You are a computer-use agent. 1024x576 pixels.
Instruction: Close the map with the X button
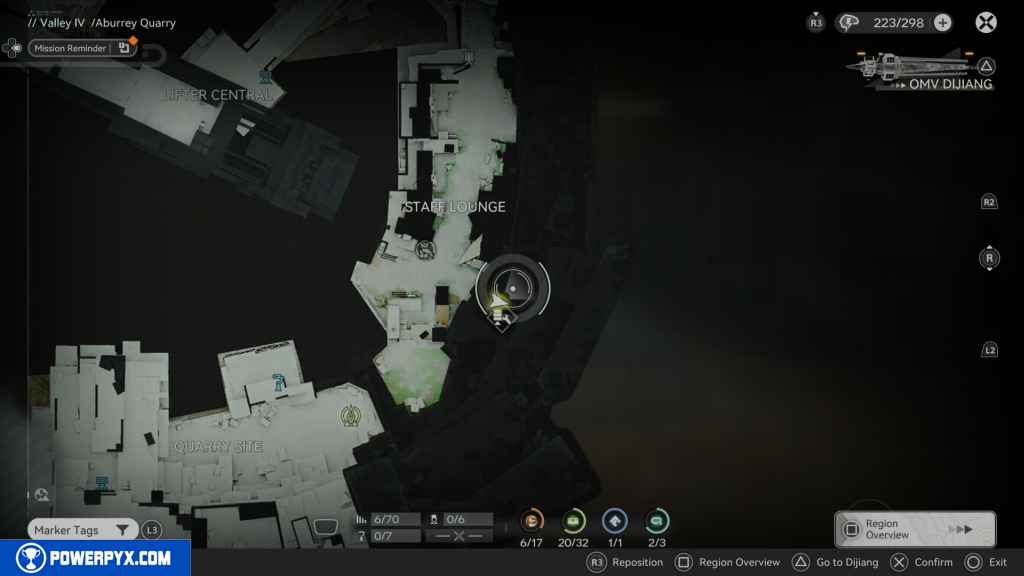[986, 22]
